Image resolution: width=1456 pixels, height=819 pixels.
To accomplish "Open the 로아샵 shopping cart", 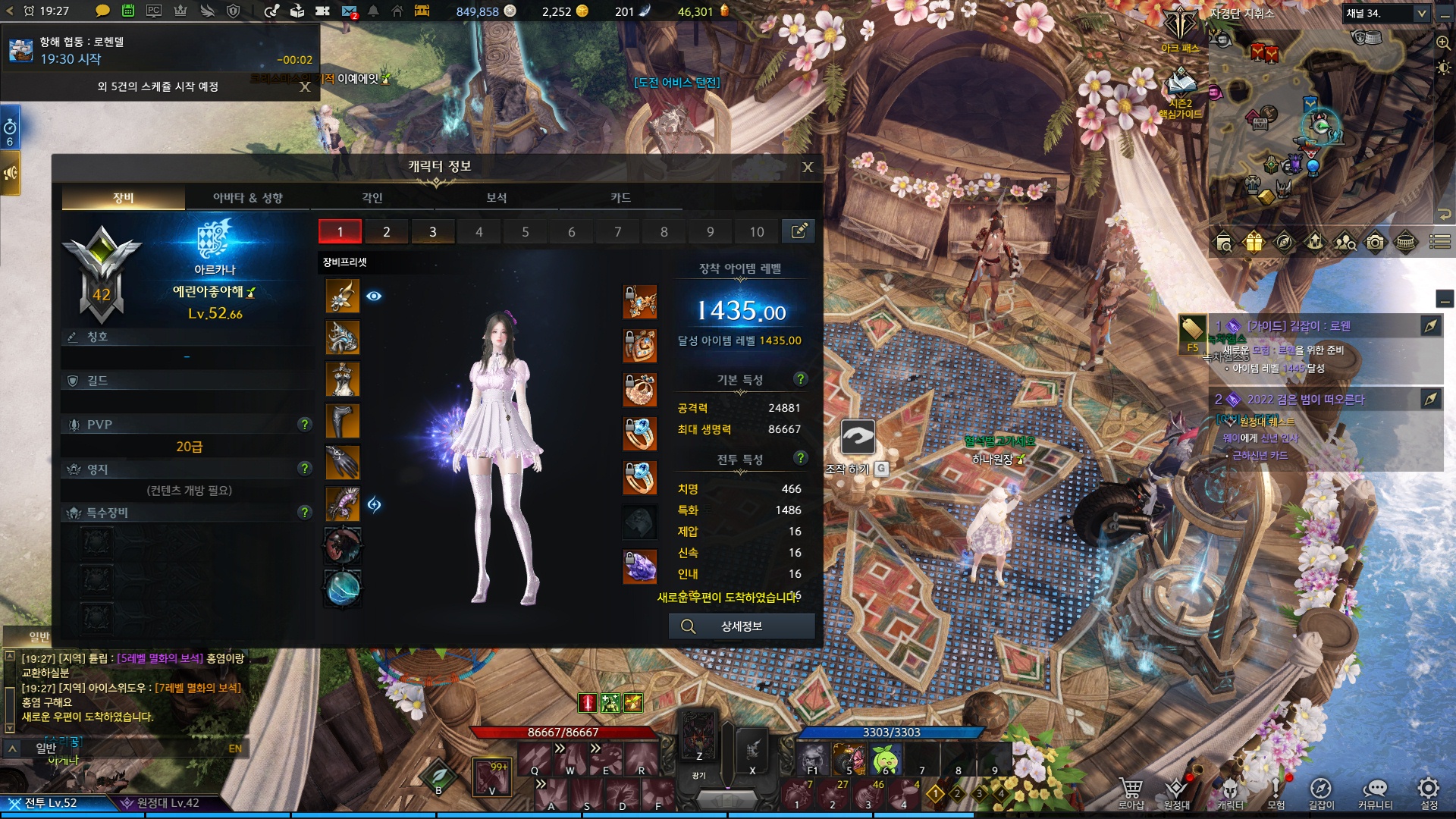I will [1131, 792].
